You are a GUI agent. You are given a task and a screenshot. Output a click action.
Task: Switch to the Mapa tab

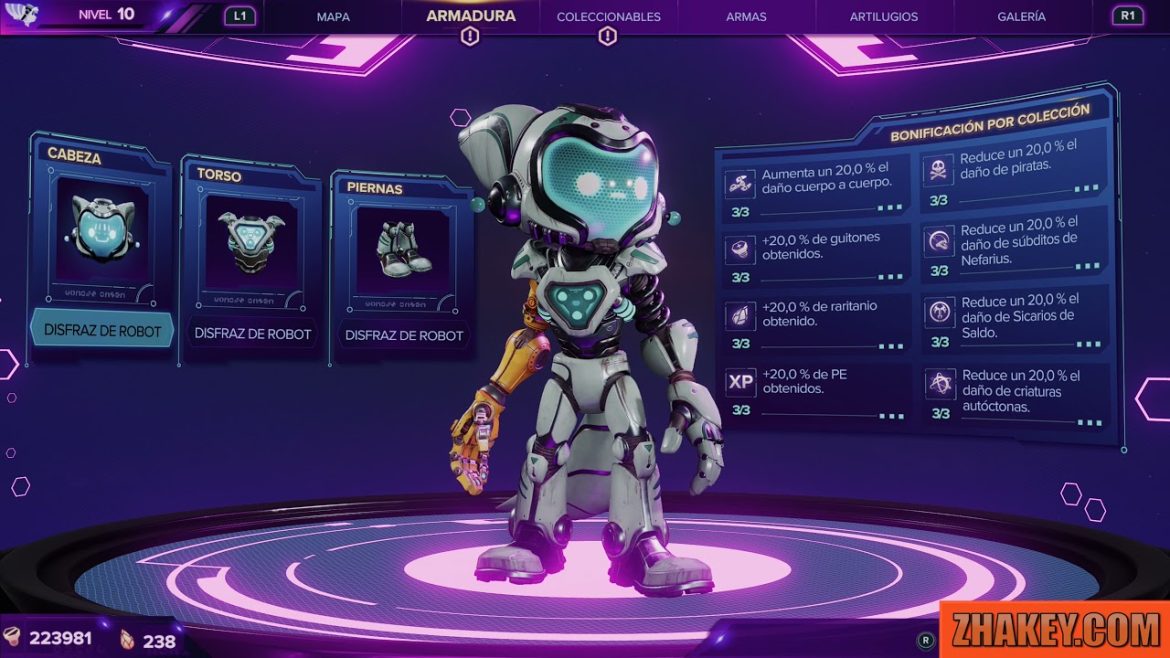point(333,17)
